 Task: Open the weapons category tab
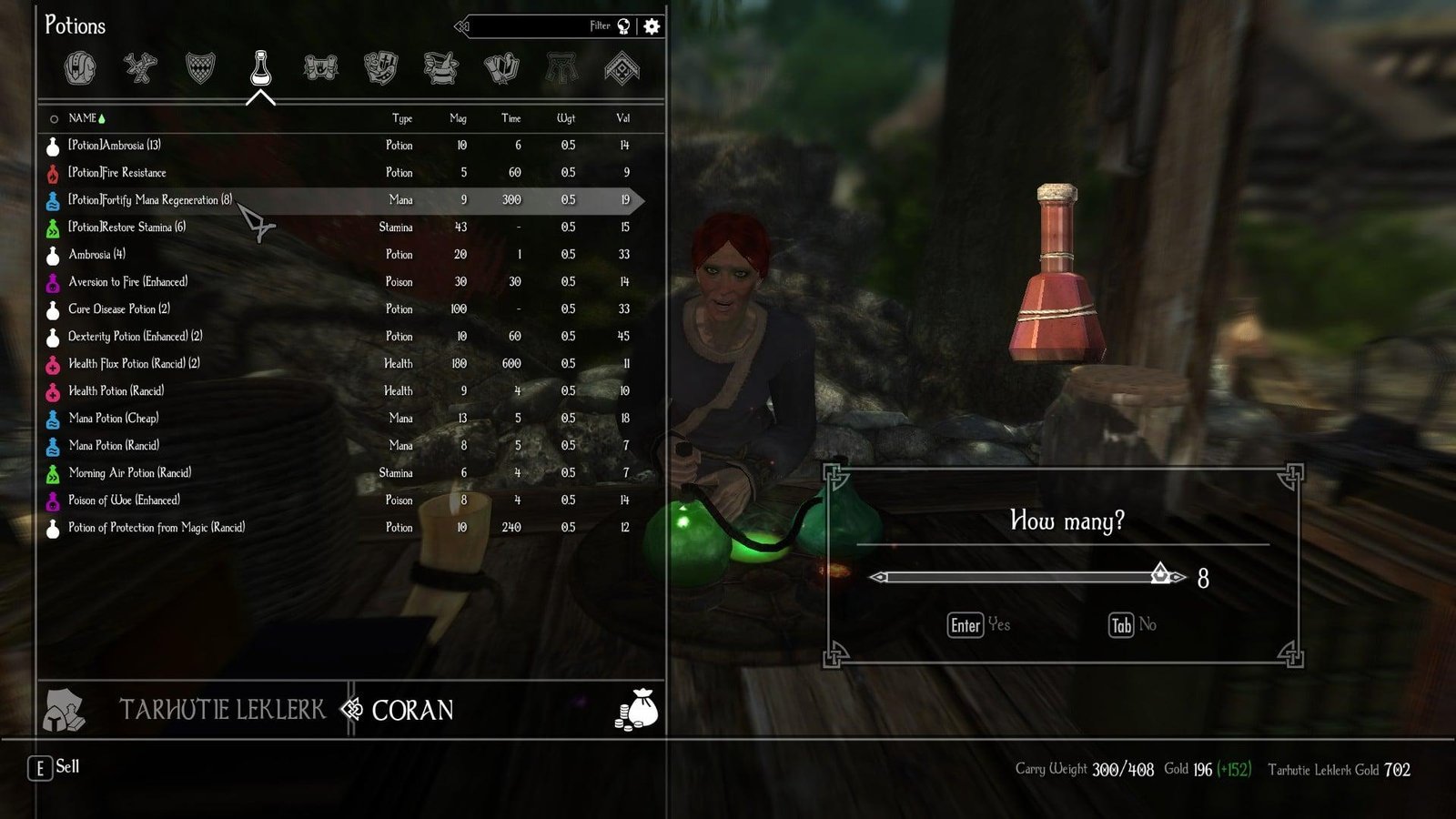(x=140, y=68)
